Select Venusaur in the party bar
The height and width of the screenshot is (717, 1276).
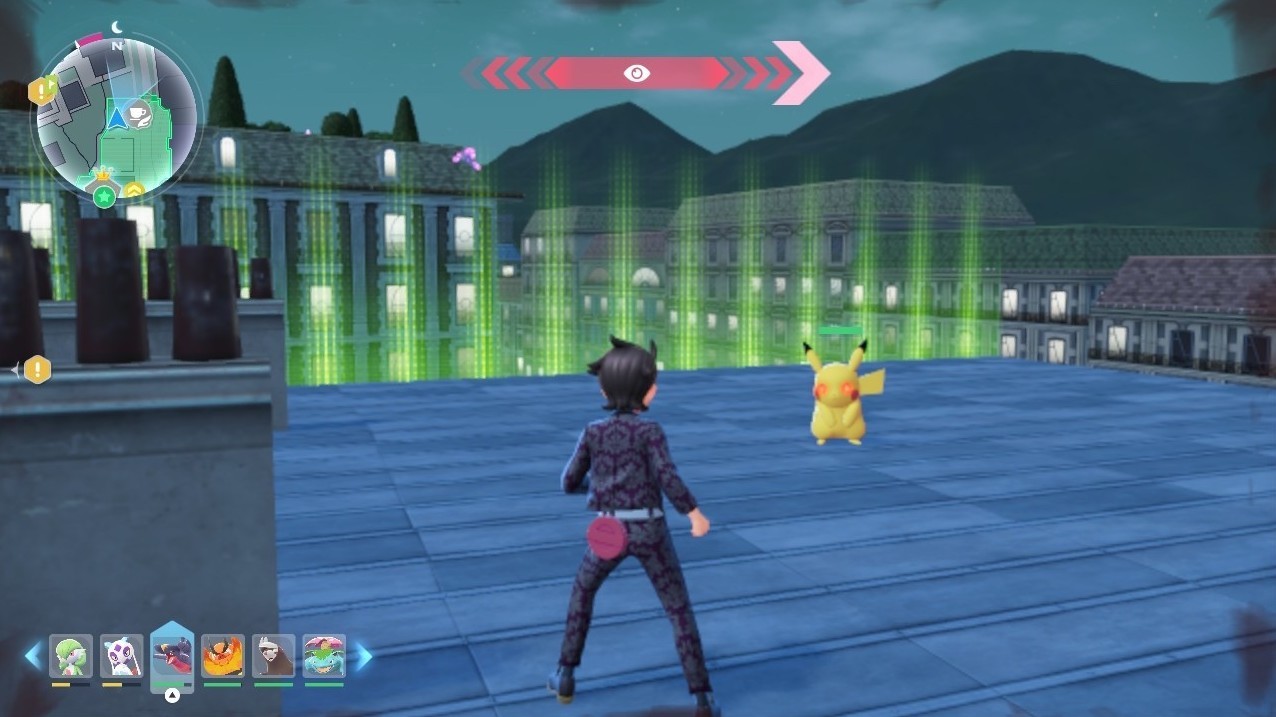[324, 656]
